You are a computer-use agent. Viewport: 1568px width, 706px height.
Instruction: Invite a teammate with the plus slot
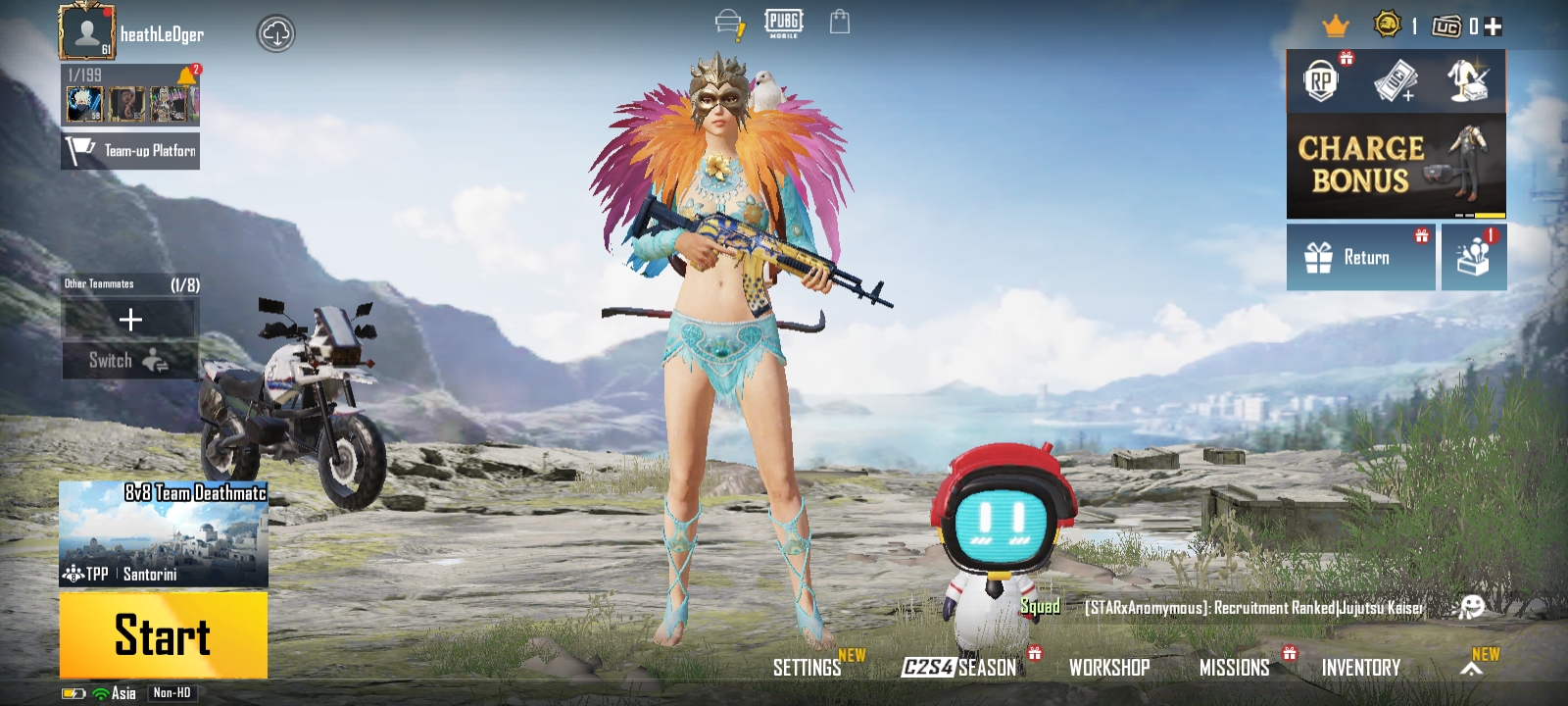[130, 320]
